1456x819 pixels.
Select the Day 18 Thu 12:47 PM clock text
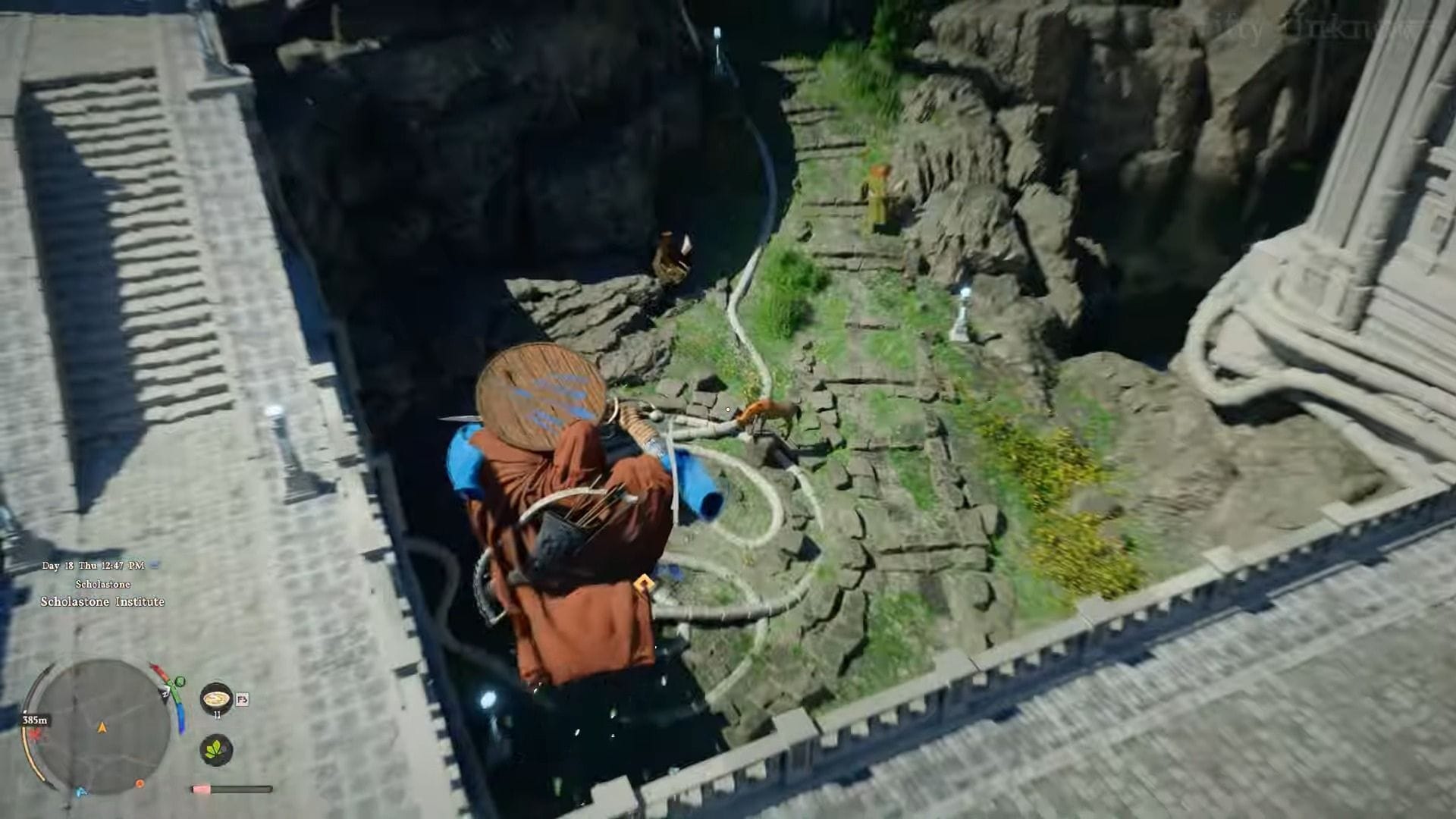coord(93,565)
